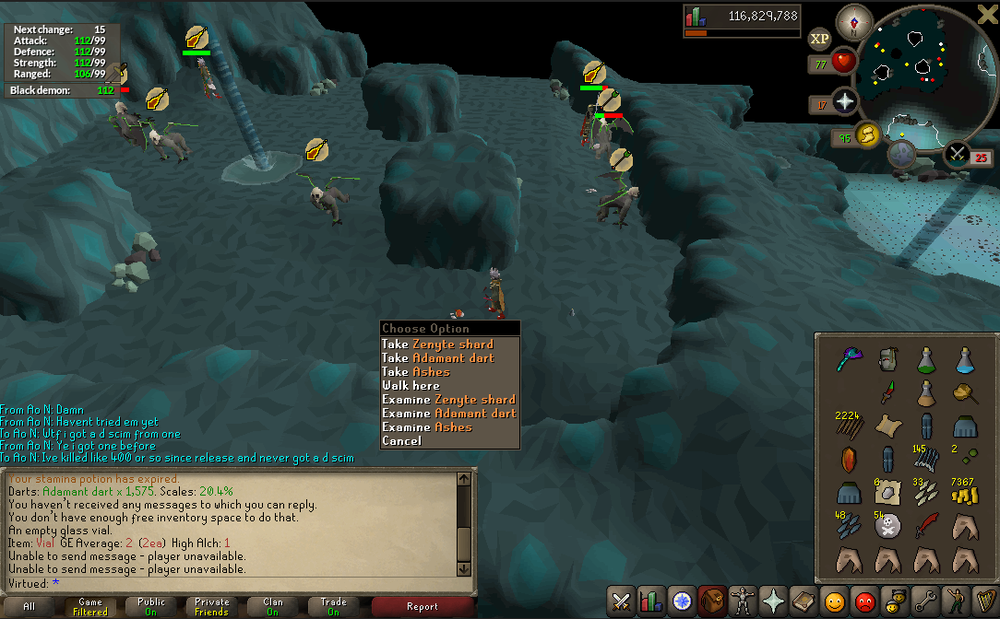This screenshot has width=1000, height=619.
Task: Switch to the Clan chat tab
Action: click(272, 606)
